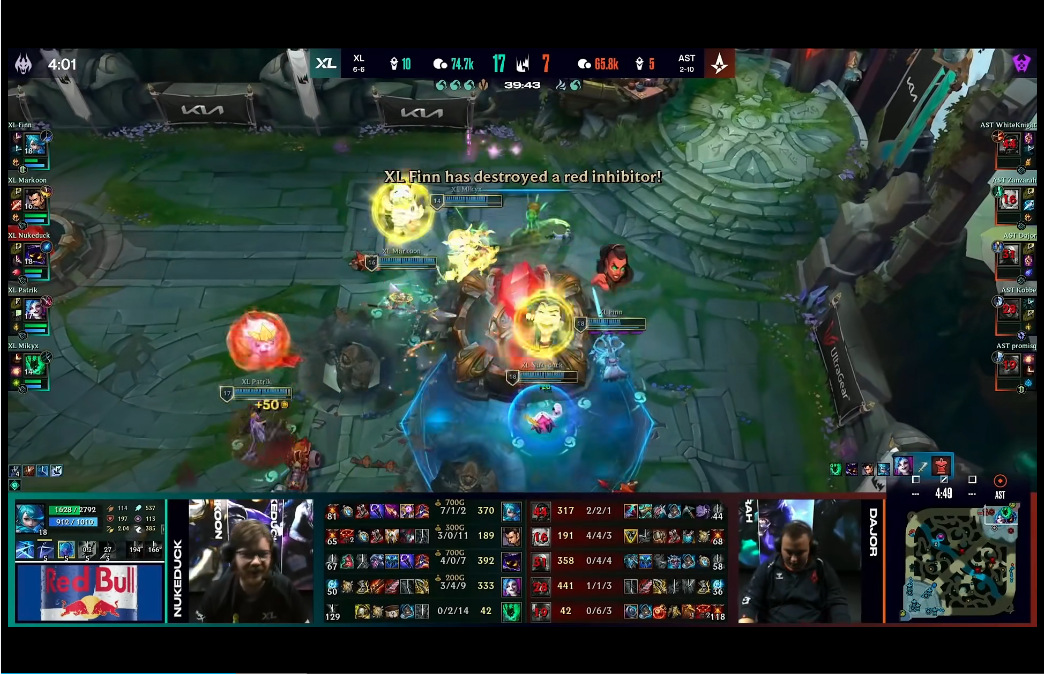1044x674 pixels.
Task: Select AST Zanzarah's champion portrait
Action: pyautogui.click(x=1009, y=199)
